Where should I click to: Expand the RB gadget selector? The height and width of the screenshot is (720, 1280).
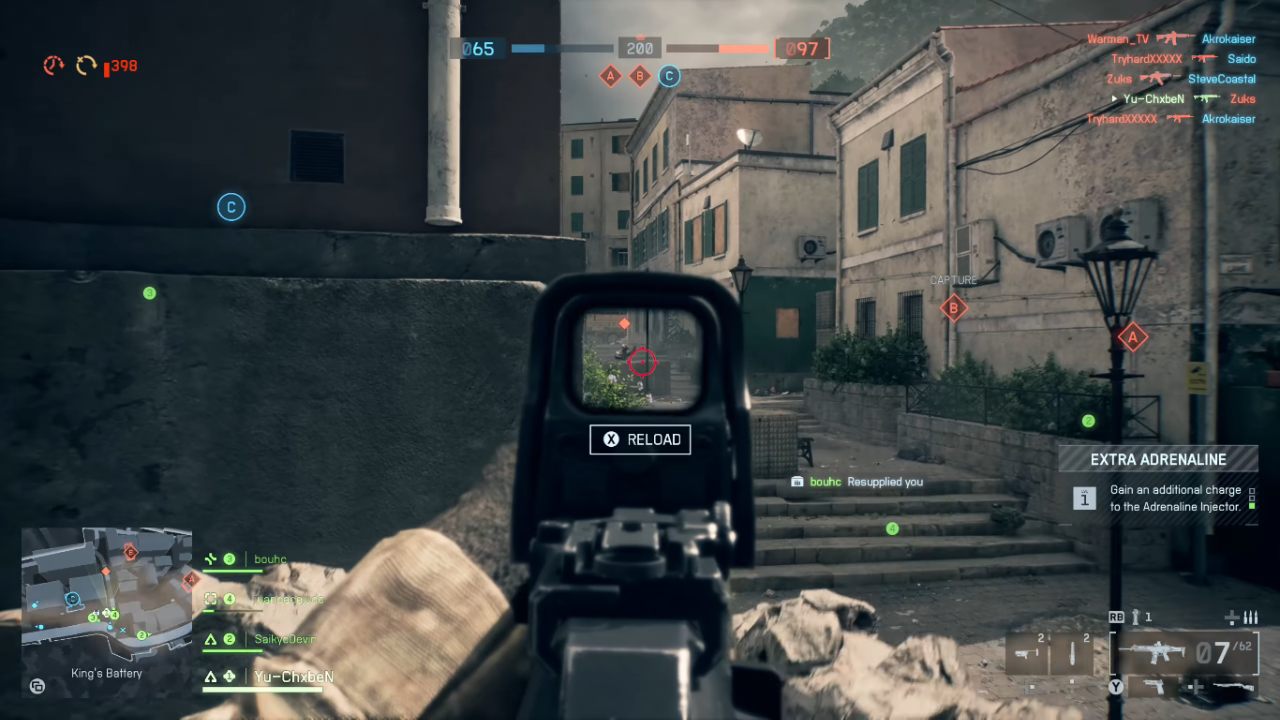1117,616
